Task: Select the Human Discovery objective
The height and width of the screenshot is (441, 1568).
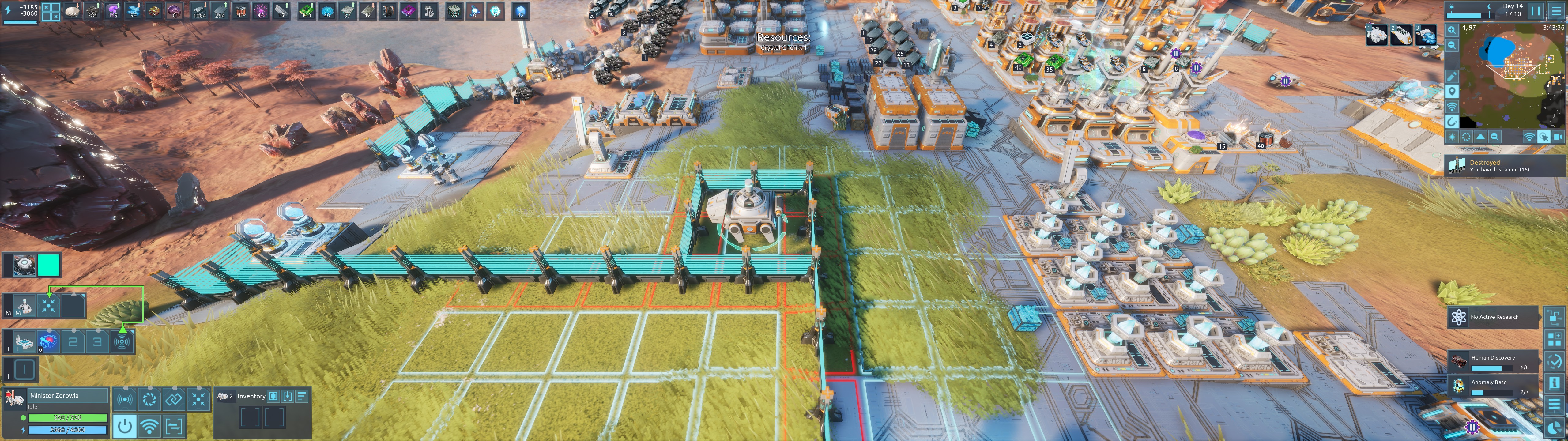Action: pos(1493,362)
